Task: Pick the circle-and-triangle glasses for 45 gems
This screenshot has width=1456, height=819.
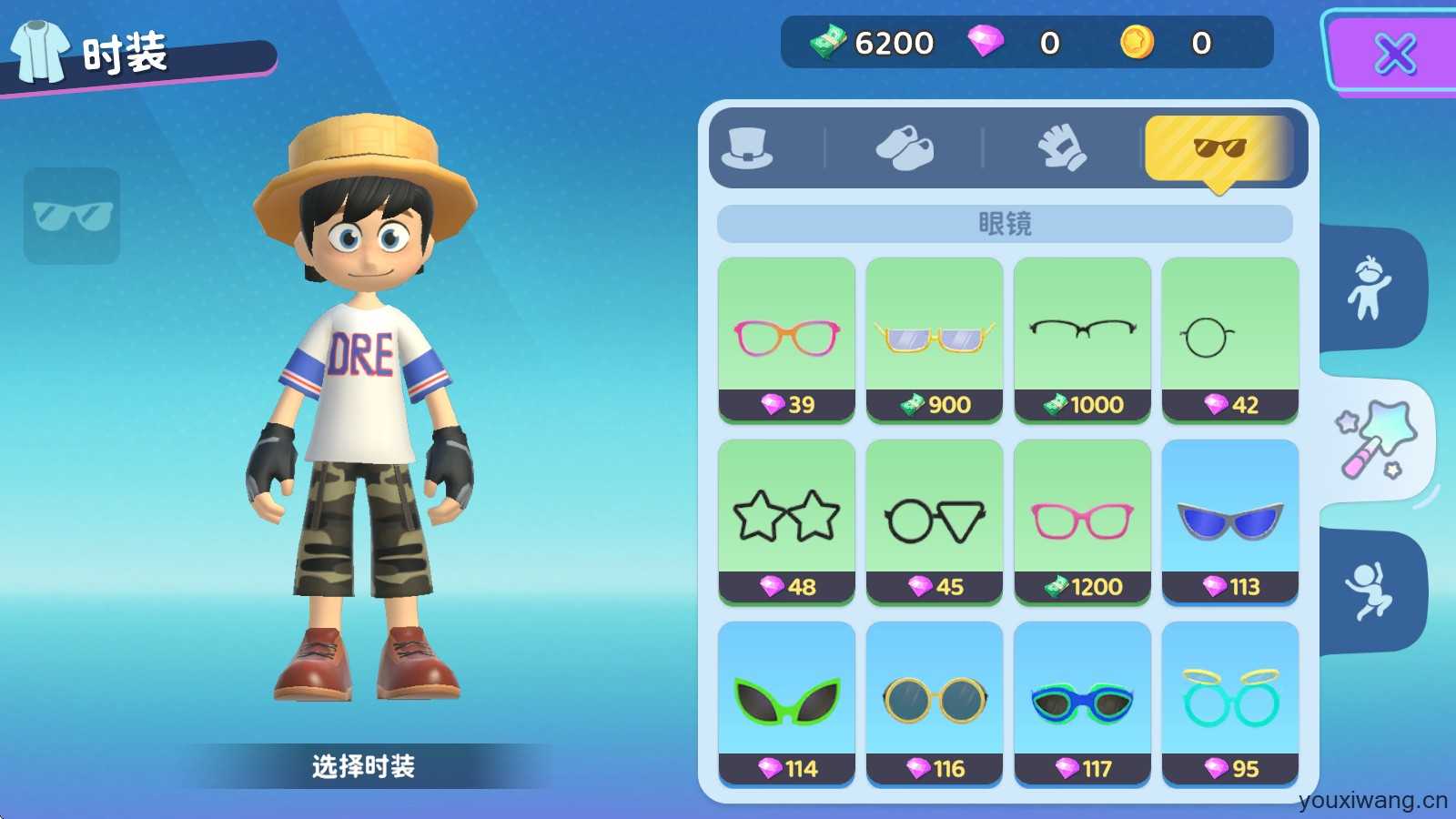Action: pyautogui.click(x=934, y=521)
